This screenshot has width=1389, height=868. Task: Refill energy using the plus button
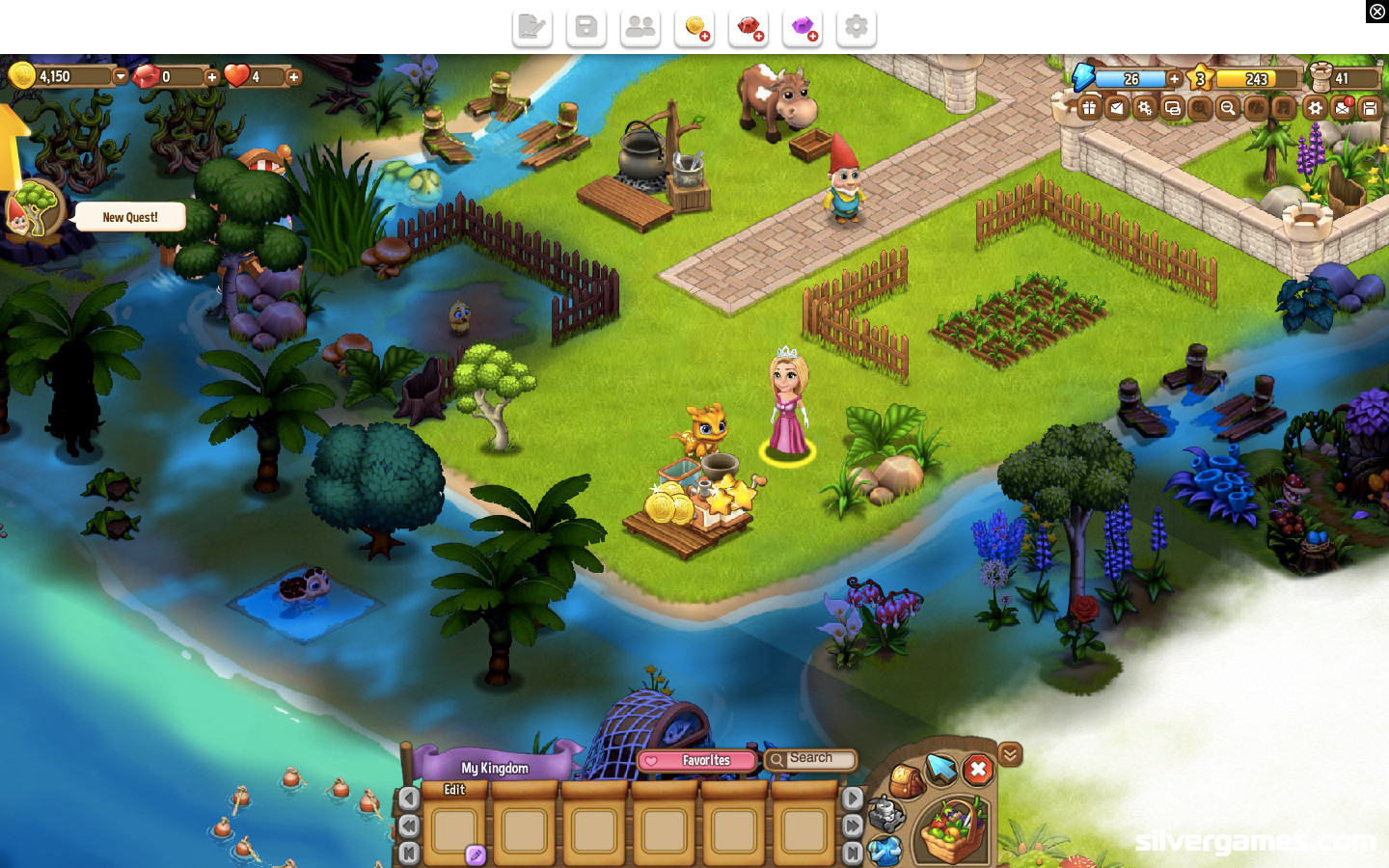tap(1174, 79)
